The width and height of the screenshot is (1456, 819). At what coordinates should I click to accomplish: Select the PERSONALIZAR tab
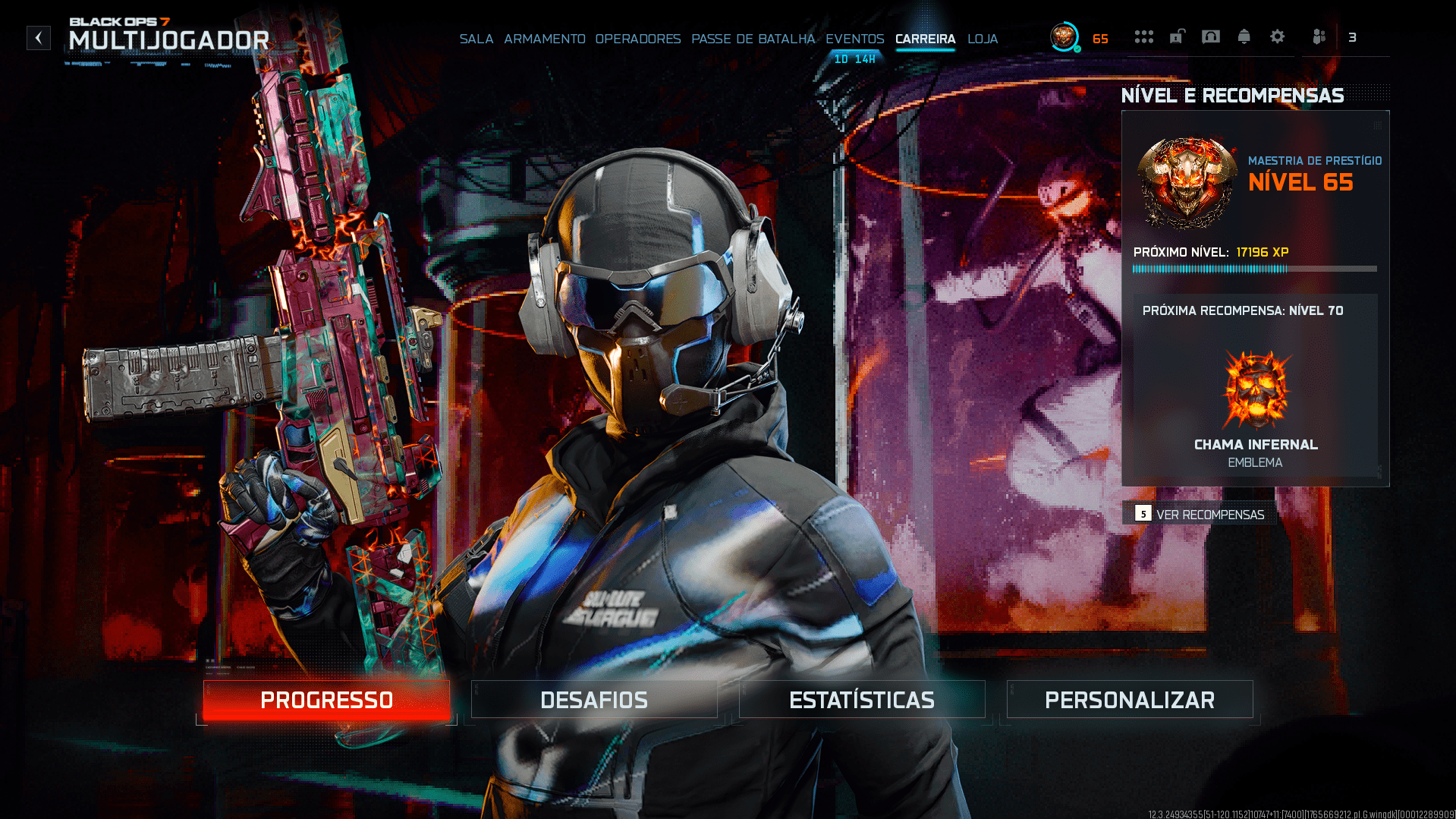click(x=1129, y=699)
